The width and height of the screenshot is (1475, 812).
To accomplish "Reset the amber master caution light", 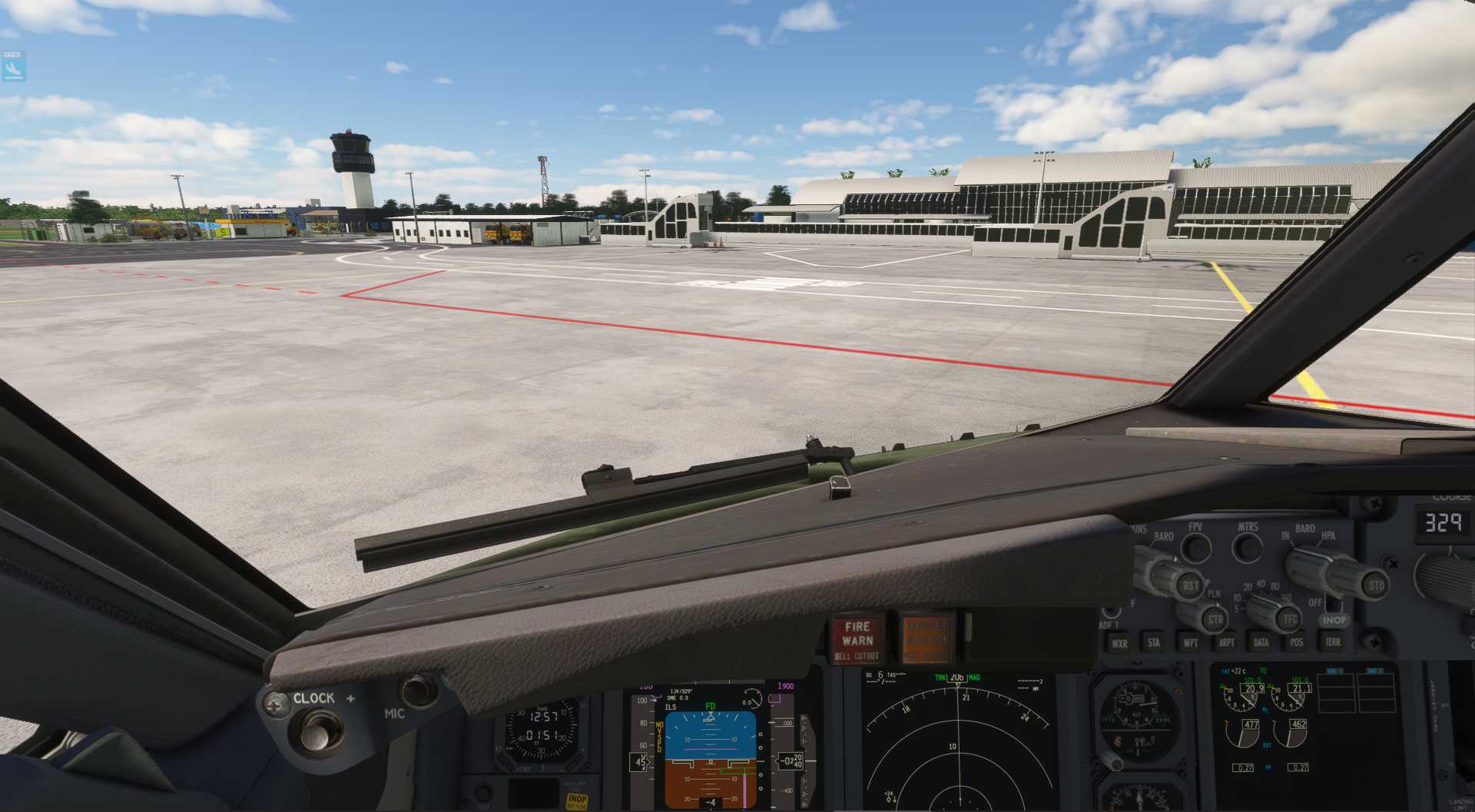I will 926,638.
